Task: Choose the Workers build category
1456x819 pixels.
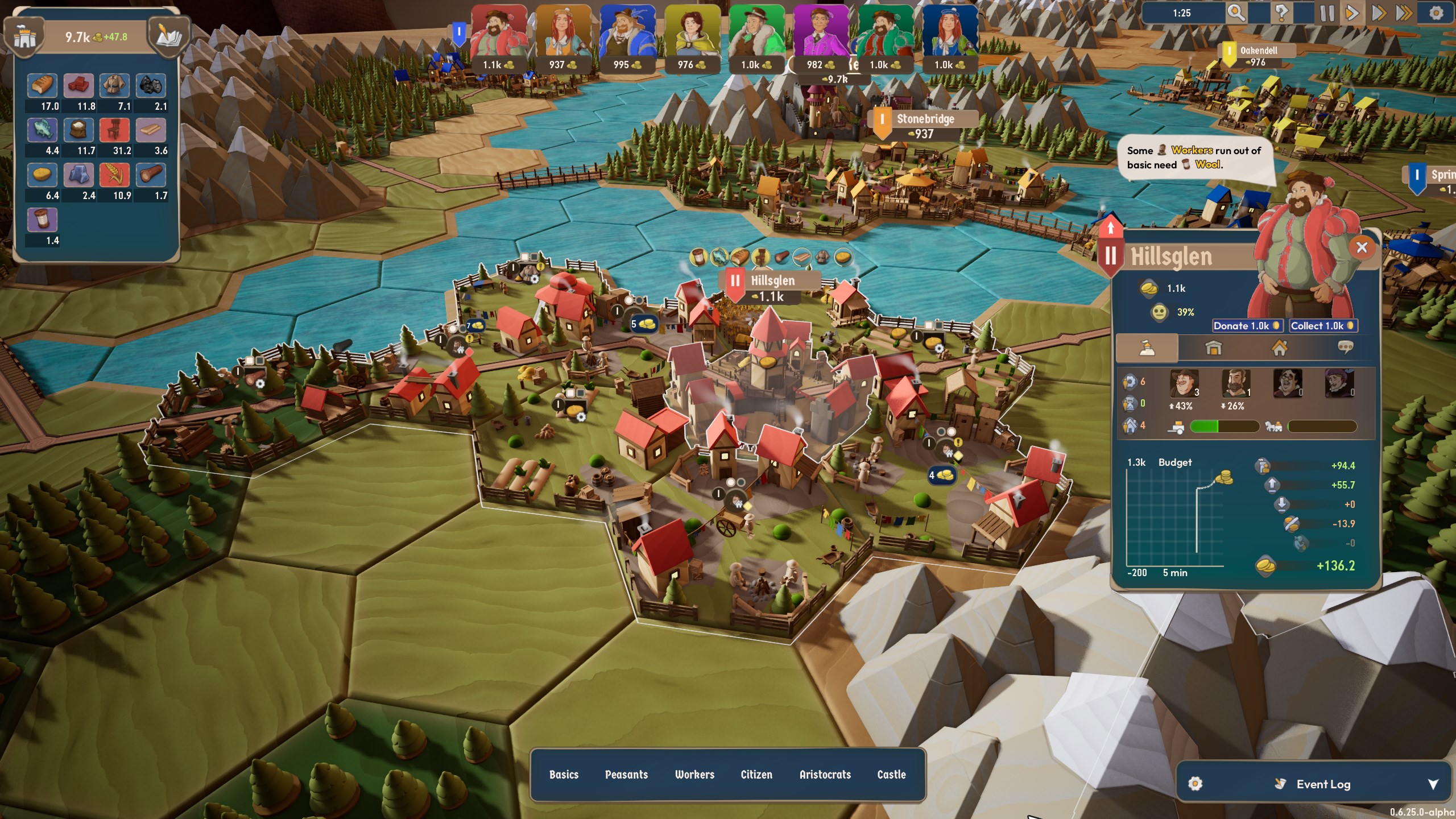Action: point(694,775)
